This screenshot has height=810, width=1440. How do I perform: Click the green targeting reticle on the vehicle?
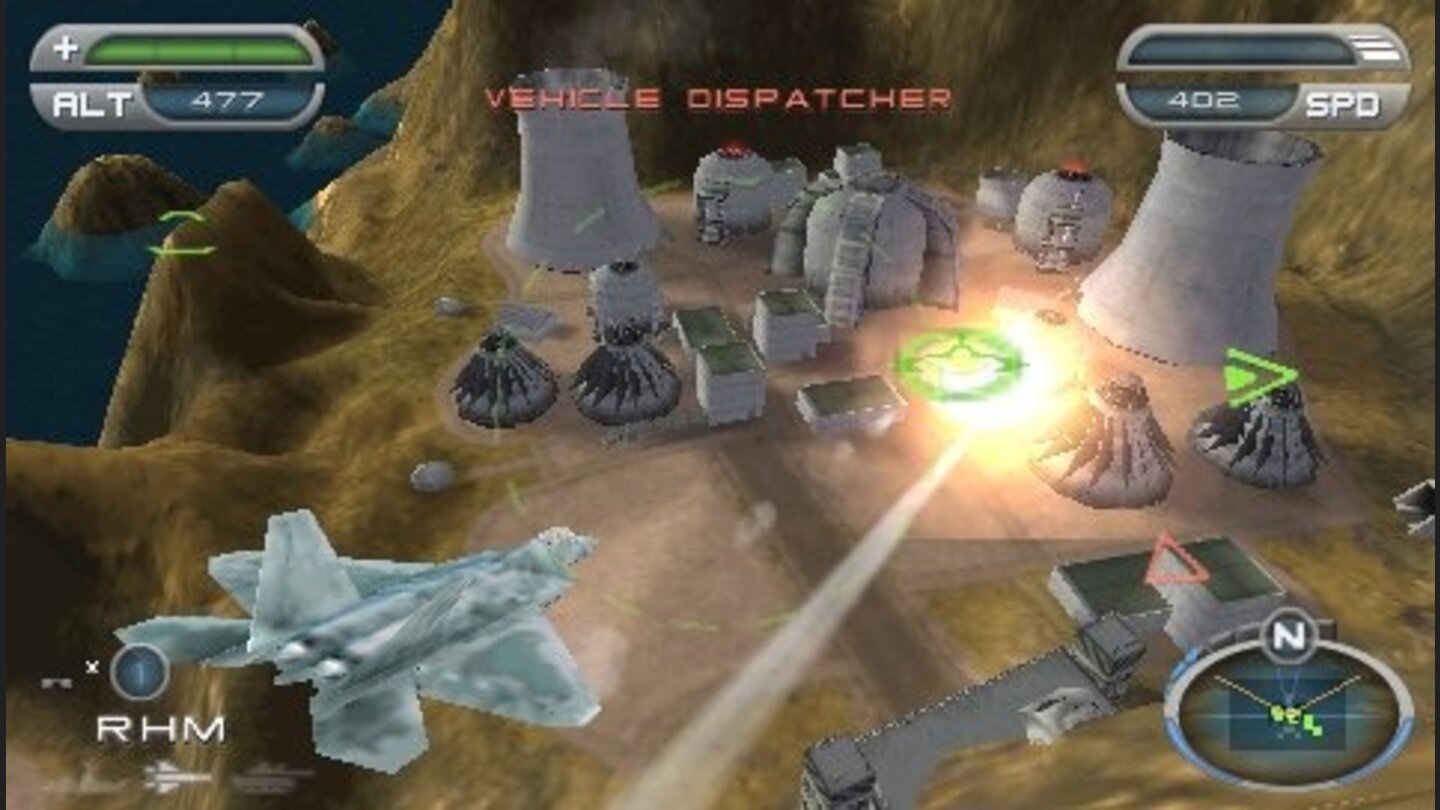[957, 364]
